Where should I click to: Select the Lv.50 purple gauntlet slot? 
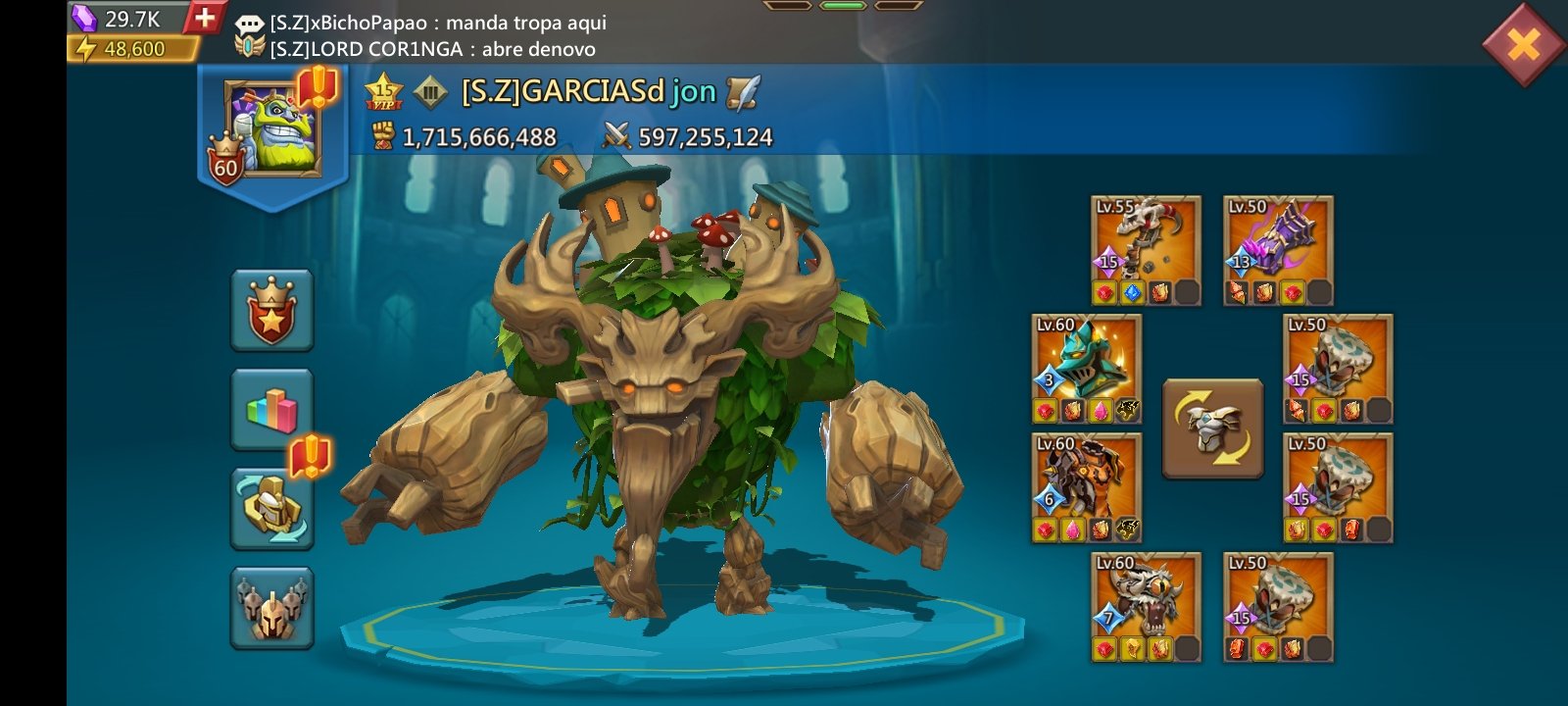tap(1278, 250)
